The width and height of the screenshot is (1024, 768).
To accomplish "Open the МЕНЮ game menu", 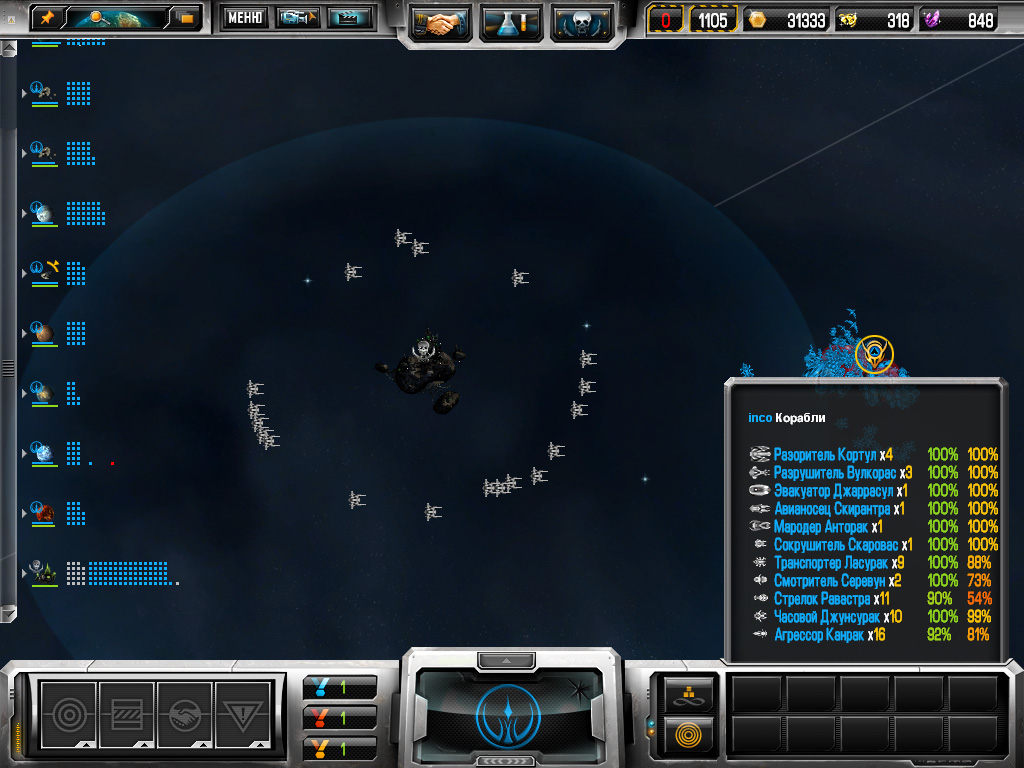I will click(245, 17).
